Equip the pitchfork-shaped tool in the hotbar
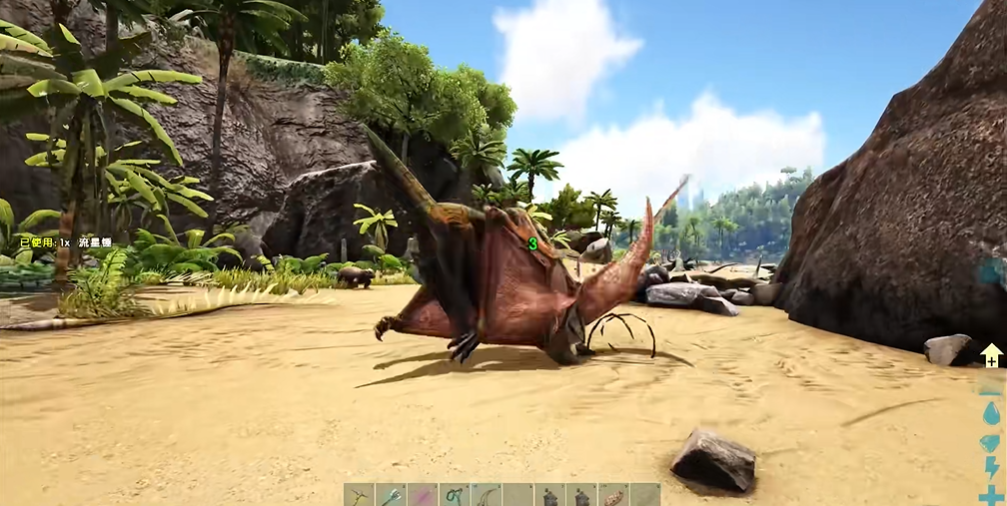1007x506 pixels. [391, 496]
